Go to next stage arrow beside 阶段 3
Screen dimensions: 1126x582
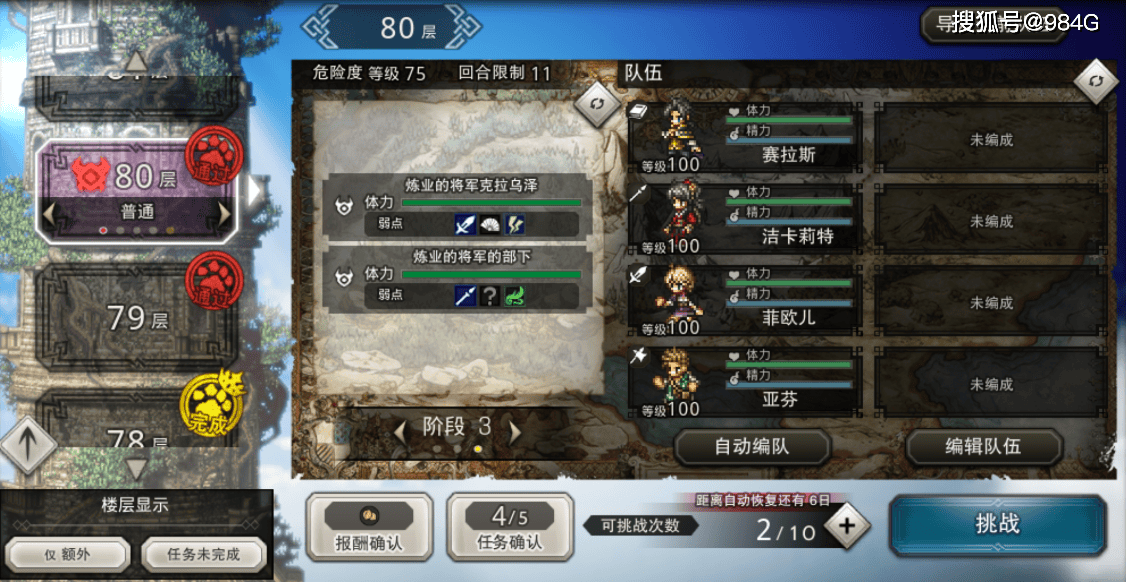click(516, 429)
